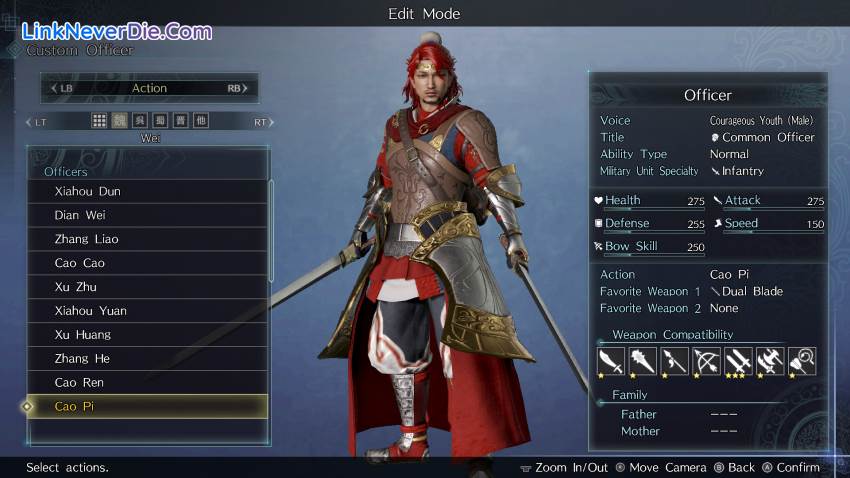
Task: Switch to the Jin faction tab
Action: point(180,121)
